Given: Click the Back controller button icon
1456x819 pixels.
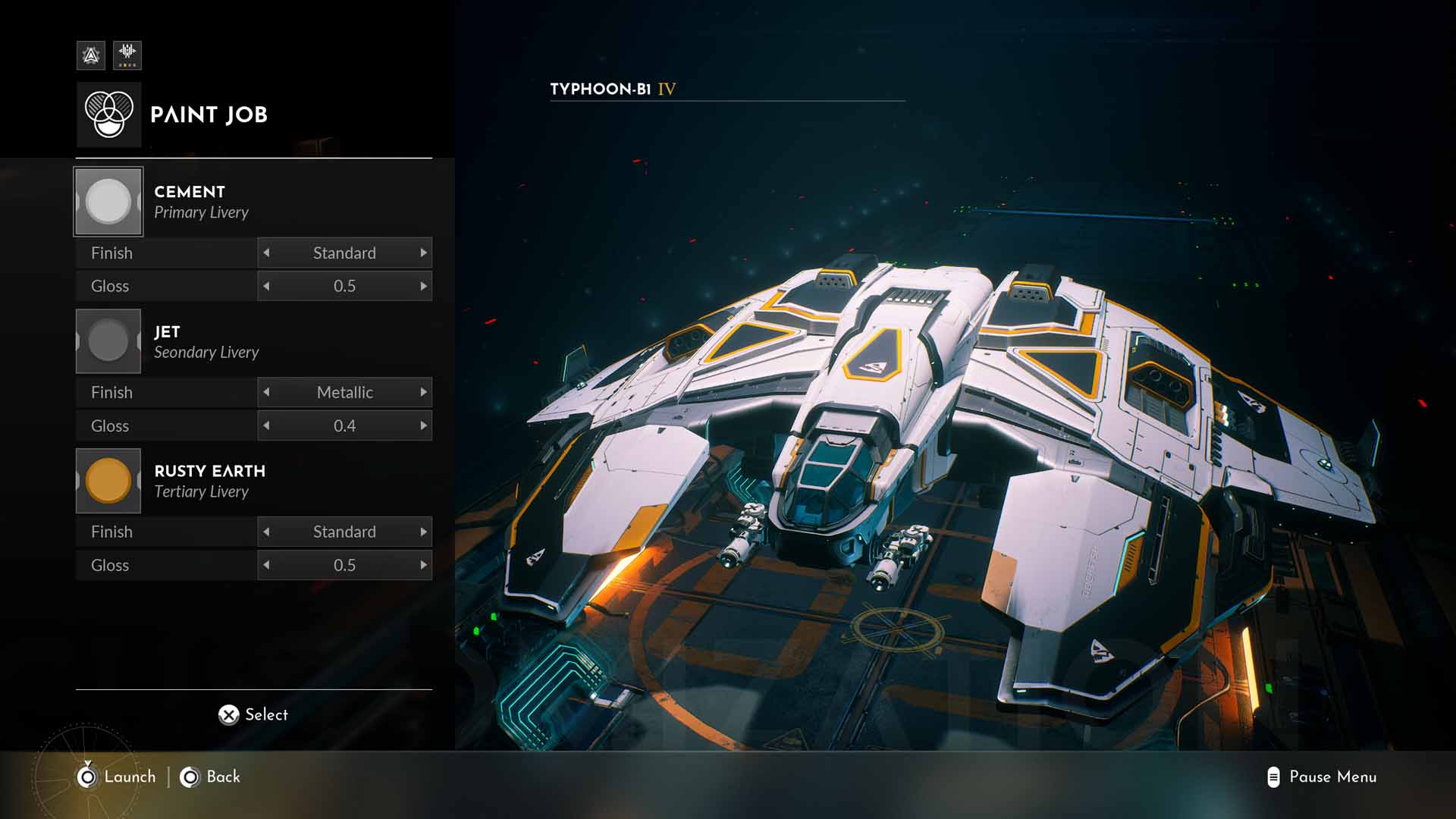Looking at the screenshot, I should coord(189,777).
